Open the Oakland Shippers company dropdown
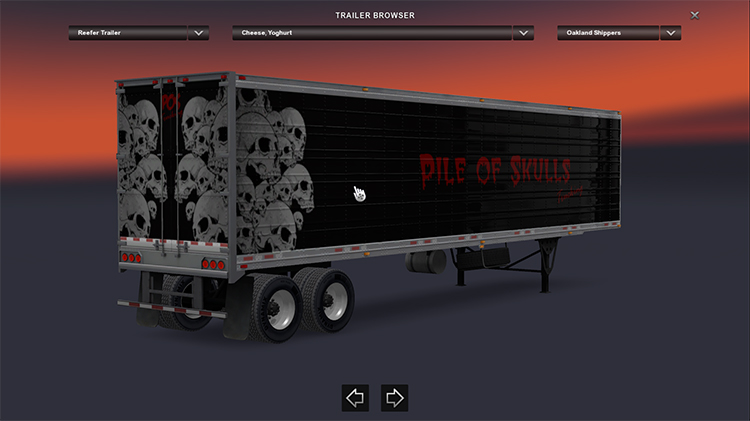Screen dimensions: 750x421 [670, 33]
